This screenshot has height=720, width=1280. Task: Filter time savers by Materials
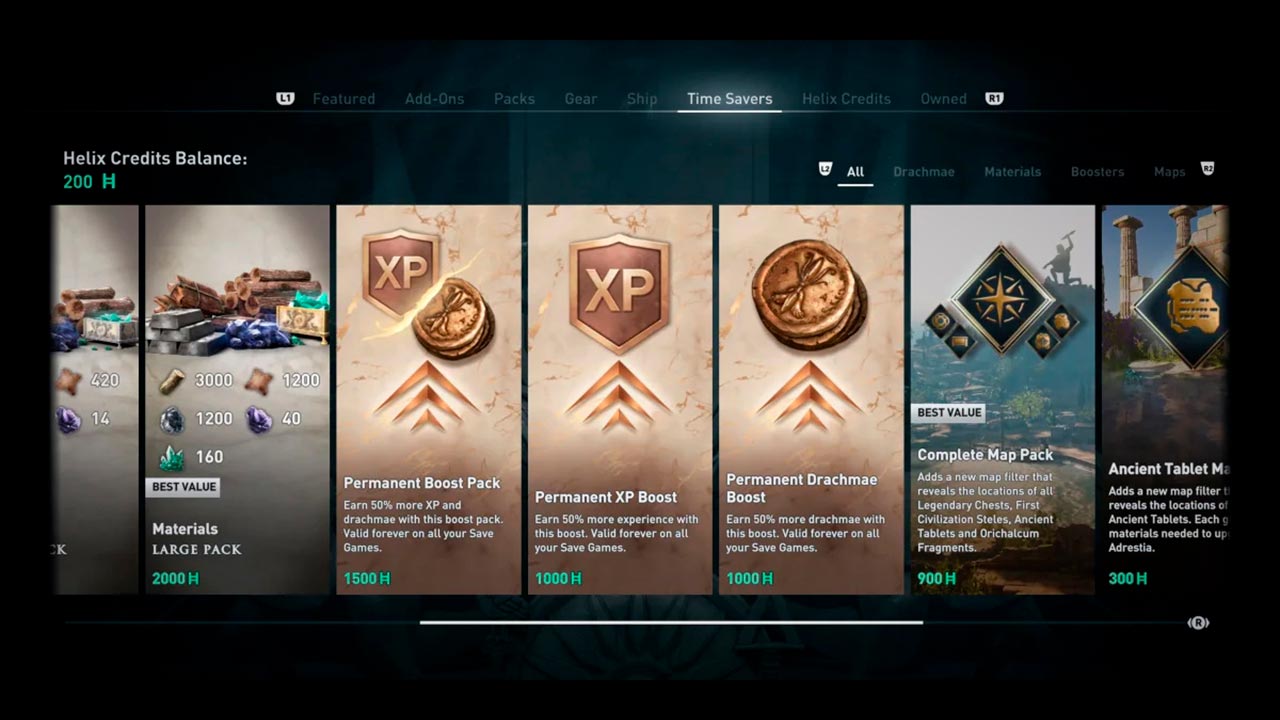tap(1012, 172)
